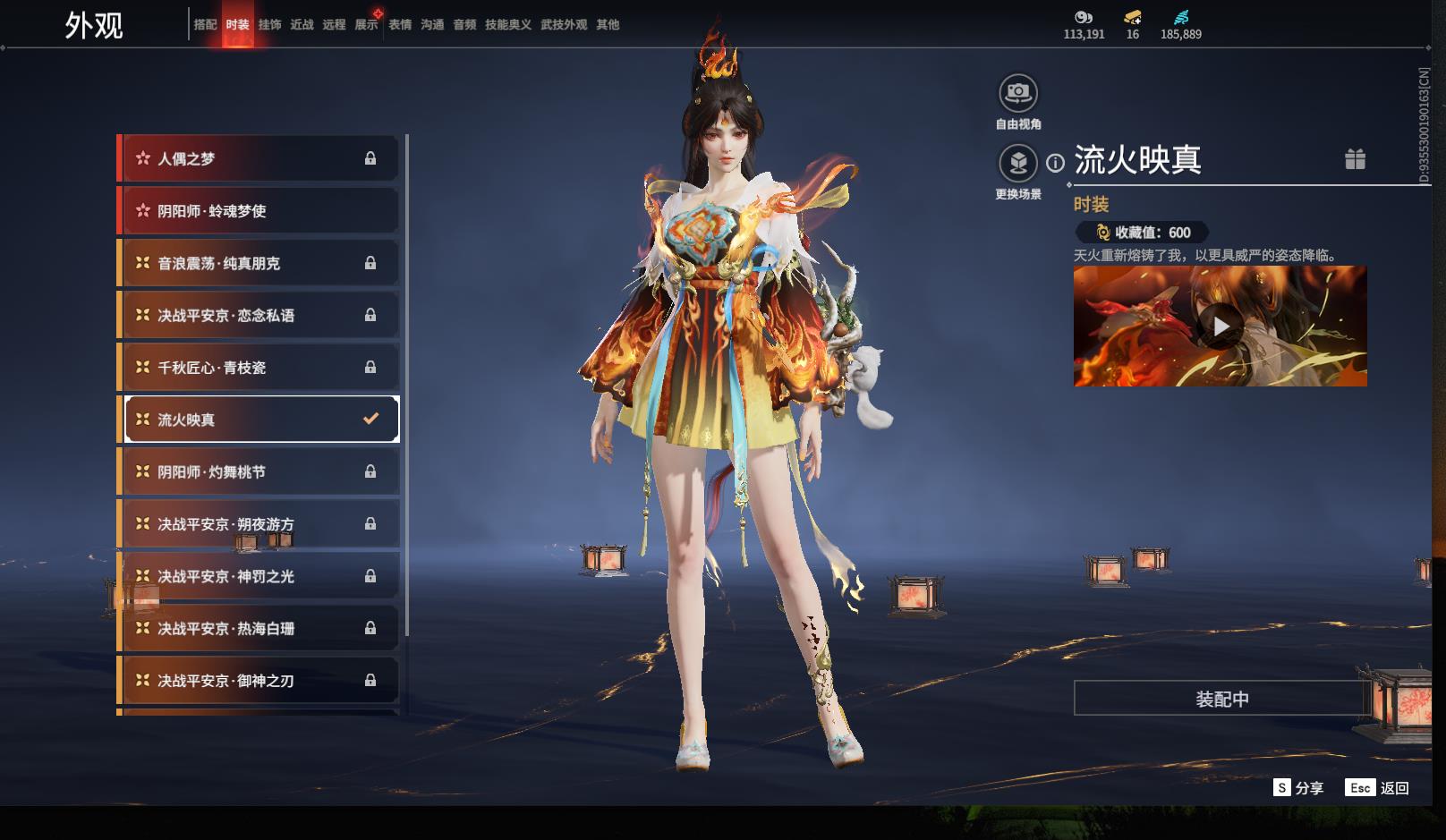Select the 流火映真 outfit entry

pyautogui.click(x=259, y=420)
